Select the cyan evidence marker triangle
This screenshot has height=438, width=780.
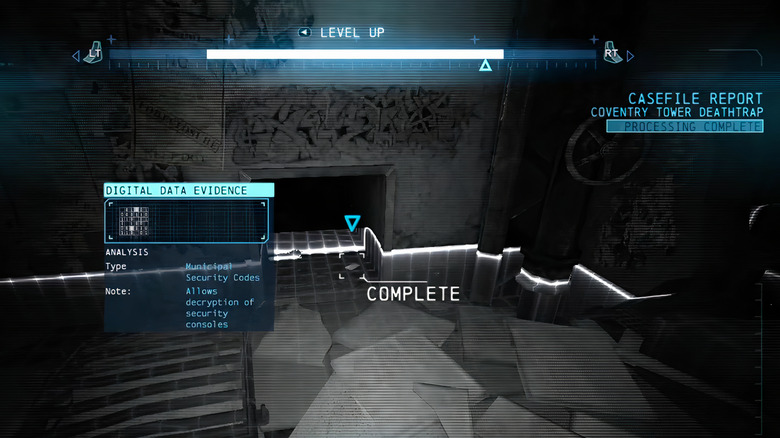pyautogui.click(x=352, y=223)
